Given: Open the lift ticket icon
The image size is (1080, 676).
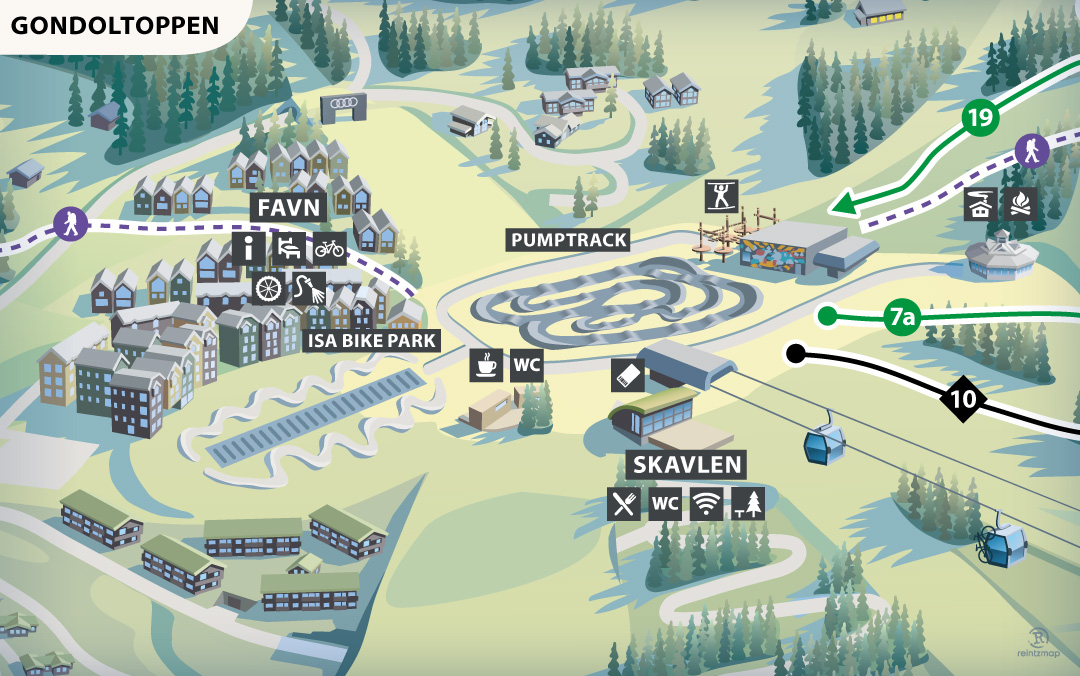Looking at the screenshot, I should tap(628, 375).
